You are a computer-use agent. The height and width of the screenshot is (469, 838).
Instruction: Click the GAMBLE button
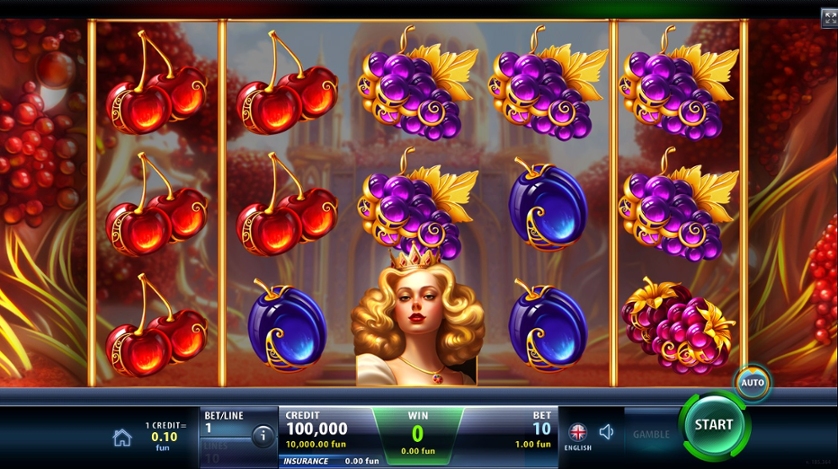coord(651,435)
